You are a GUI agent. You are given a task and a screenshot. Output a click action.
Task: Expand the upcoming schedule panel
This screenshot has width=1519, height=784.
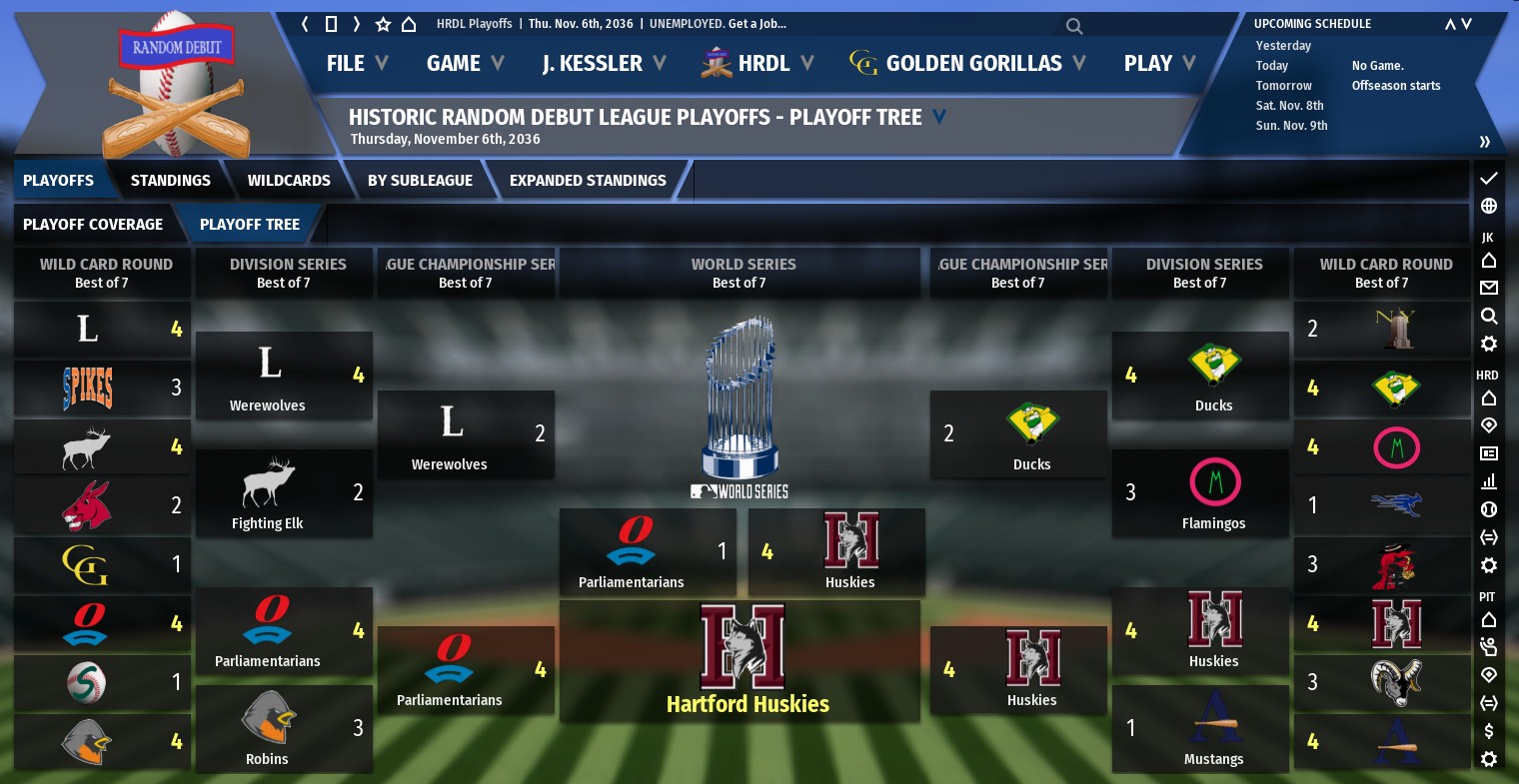click(1485, 141)
